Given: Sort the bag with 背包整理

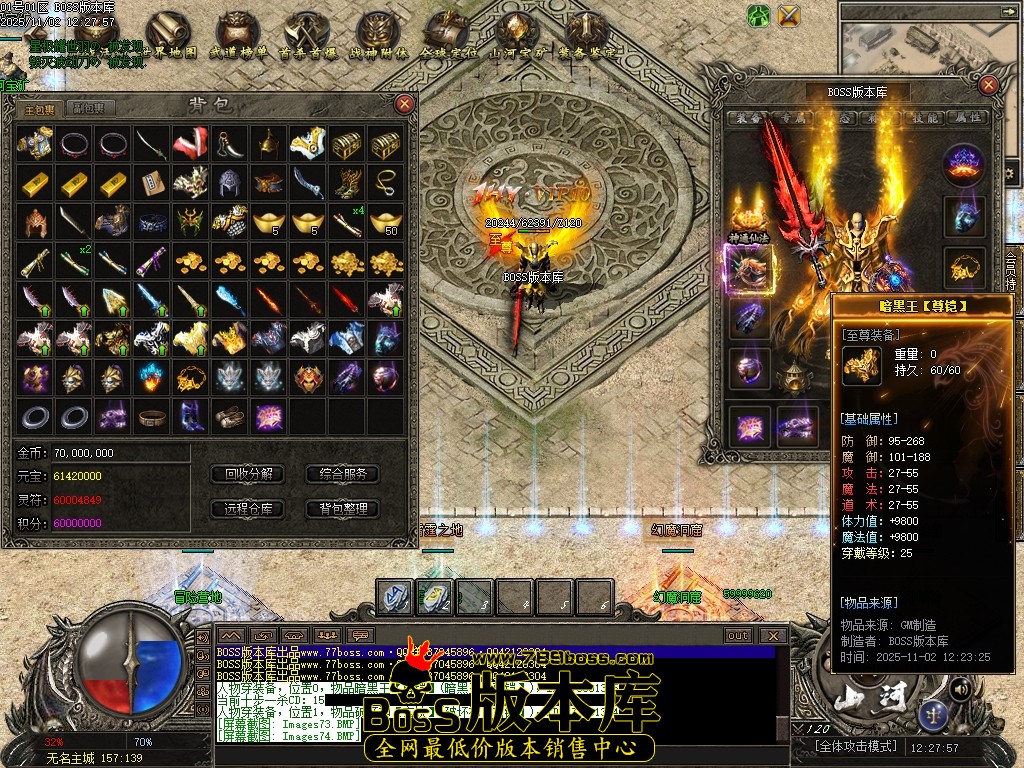Looking at the screenshot, I should 342,509.
